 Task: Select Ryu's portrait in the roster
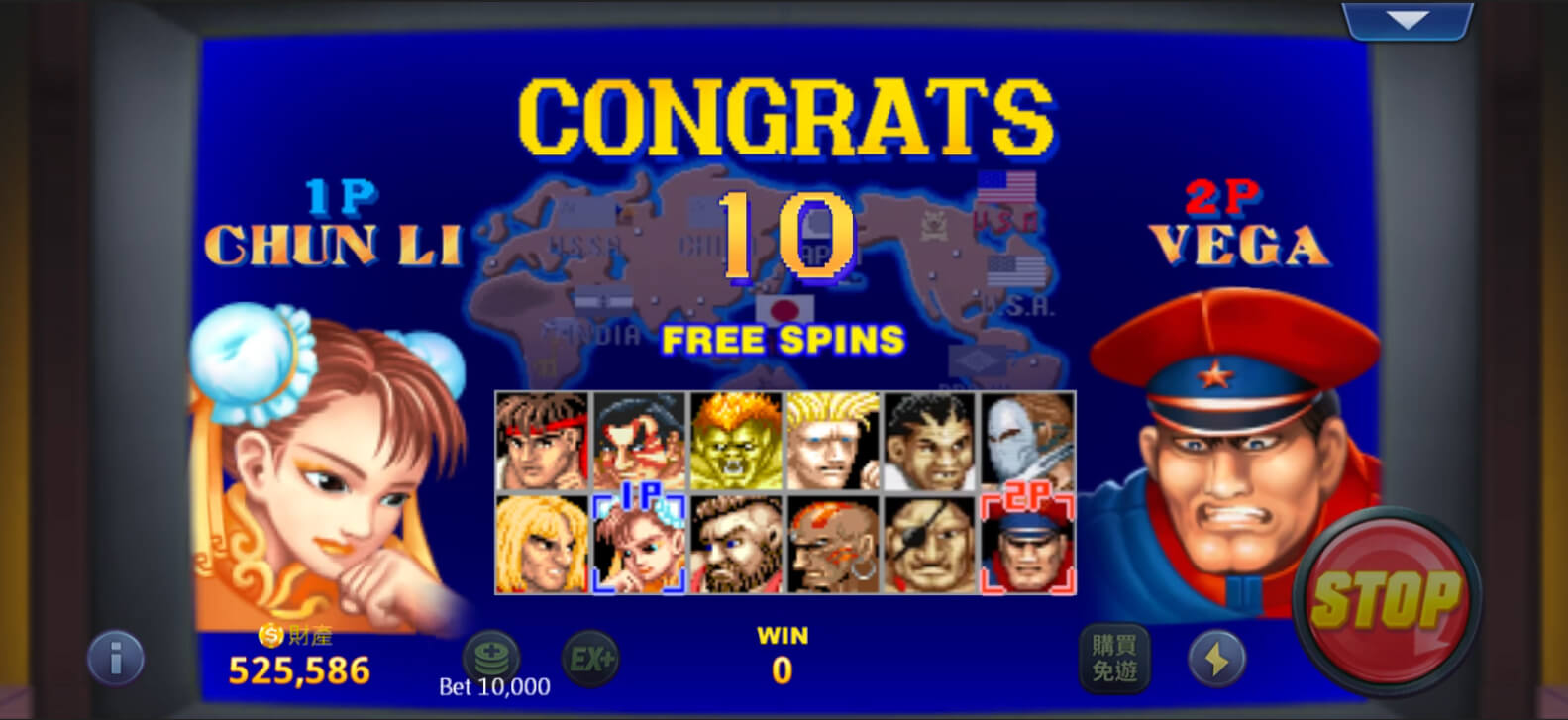(x=542, y=442)
